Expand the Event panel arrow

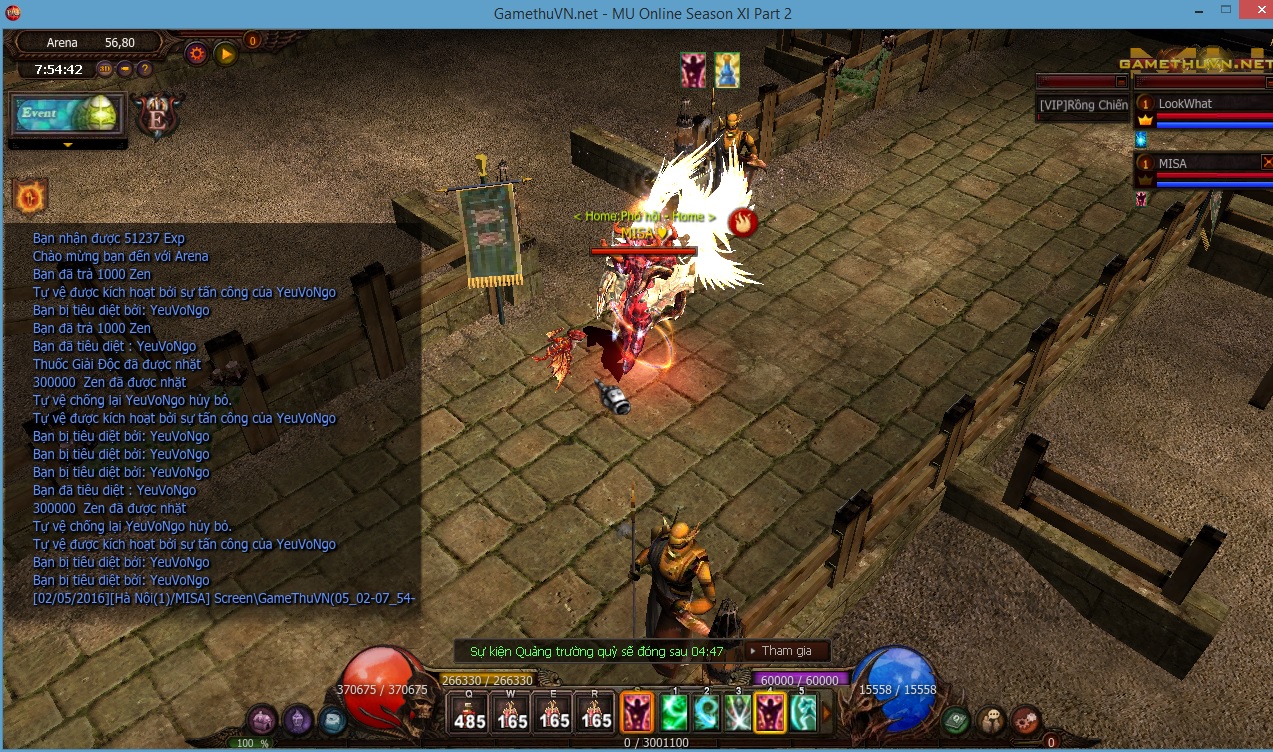[x=68, y=145]
